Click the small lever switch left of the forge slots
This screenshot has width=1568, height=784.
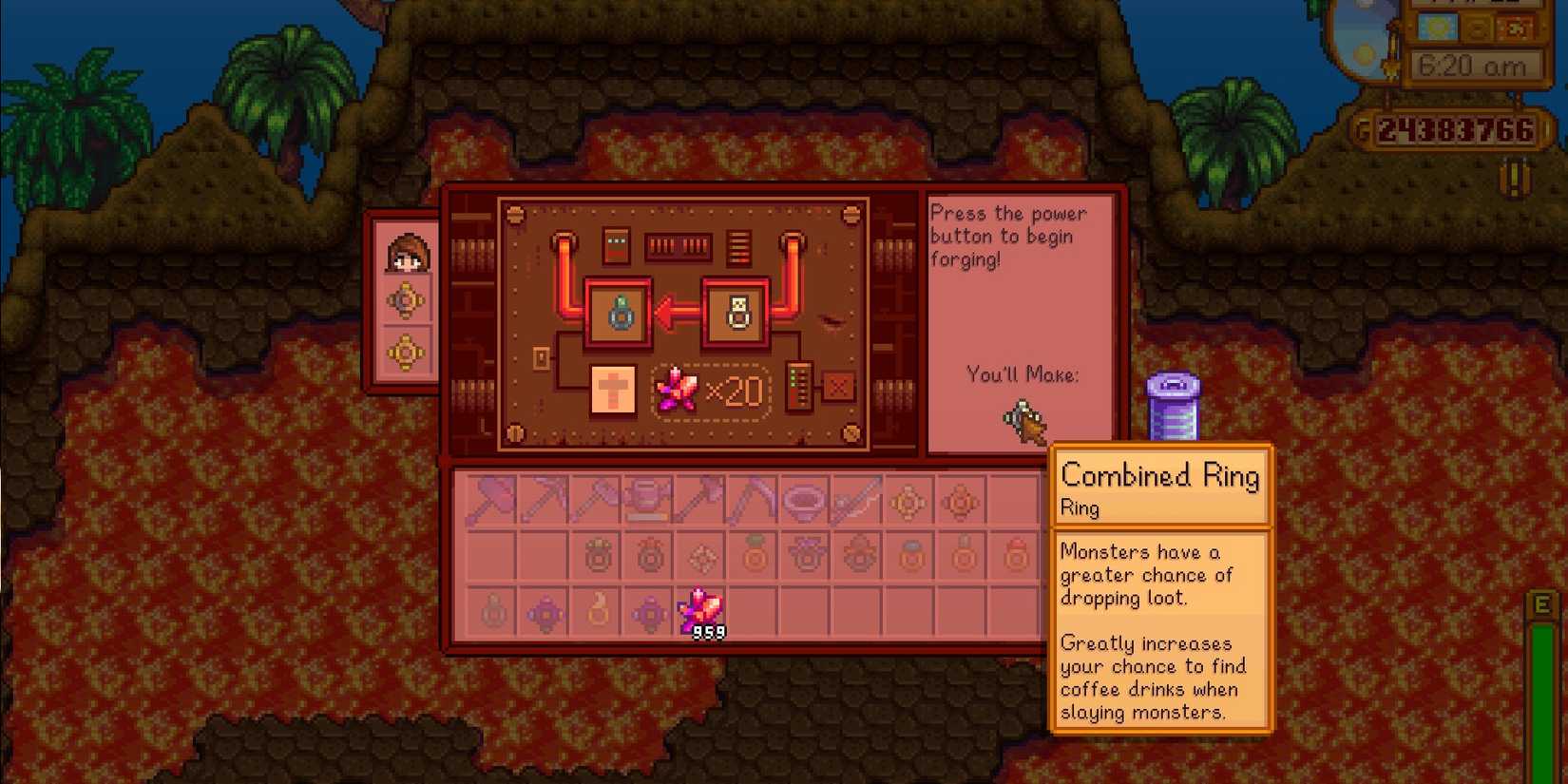(542, 356)
